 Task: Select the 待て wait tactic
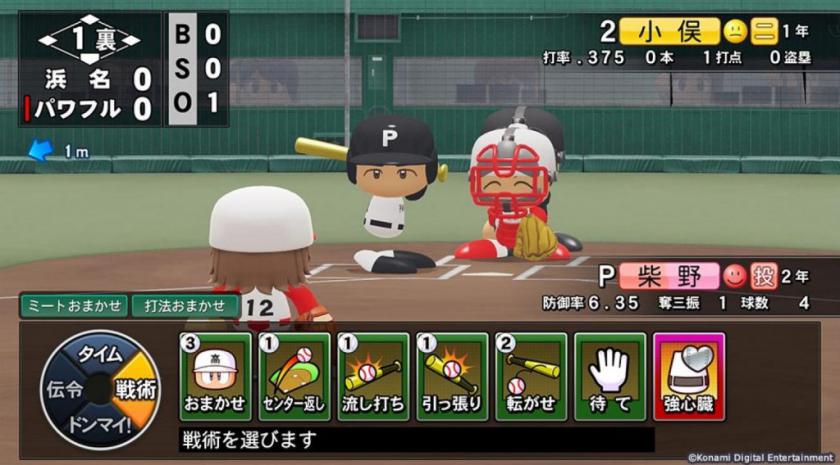[x=610, y=377]
